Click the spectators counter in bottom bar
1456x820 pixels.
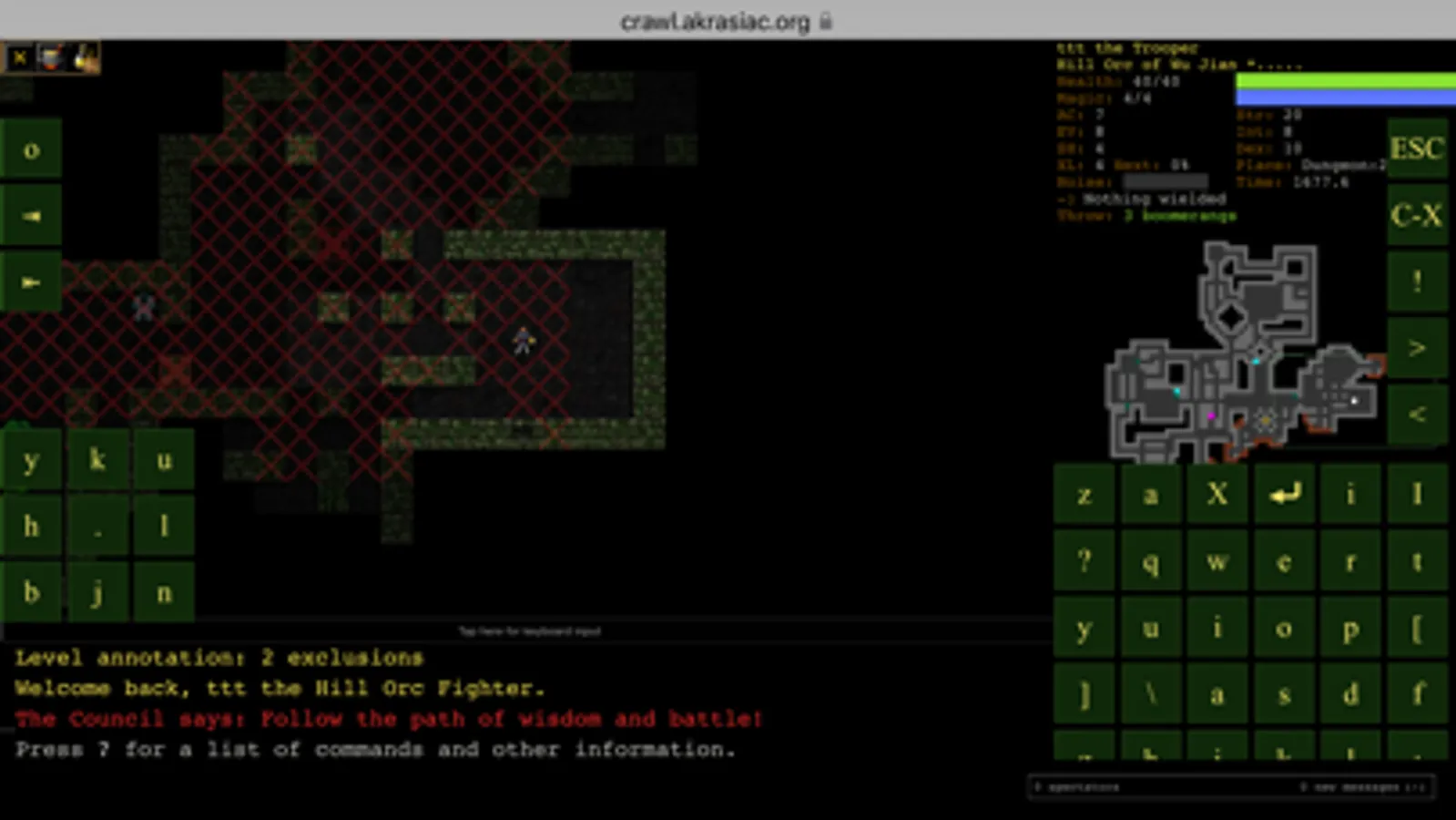pyautogui.click(x=1074, y=787)
